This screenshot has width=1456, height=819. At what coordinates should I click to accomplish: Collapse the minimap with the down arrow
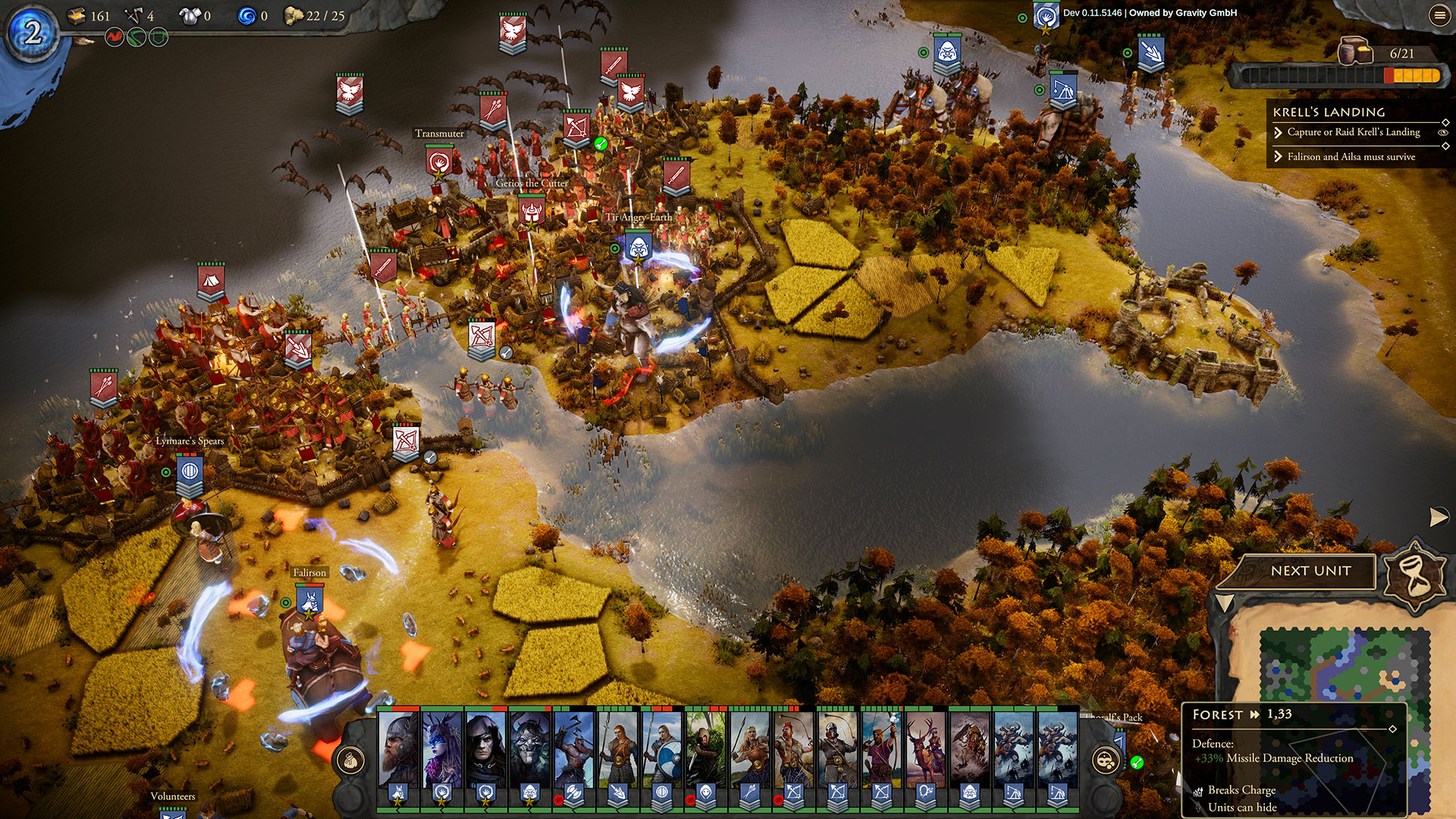(x=1224, y=604)
